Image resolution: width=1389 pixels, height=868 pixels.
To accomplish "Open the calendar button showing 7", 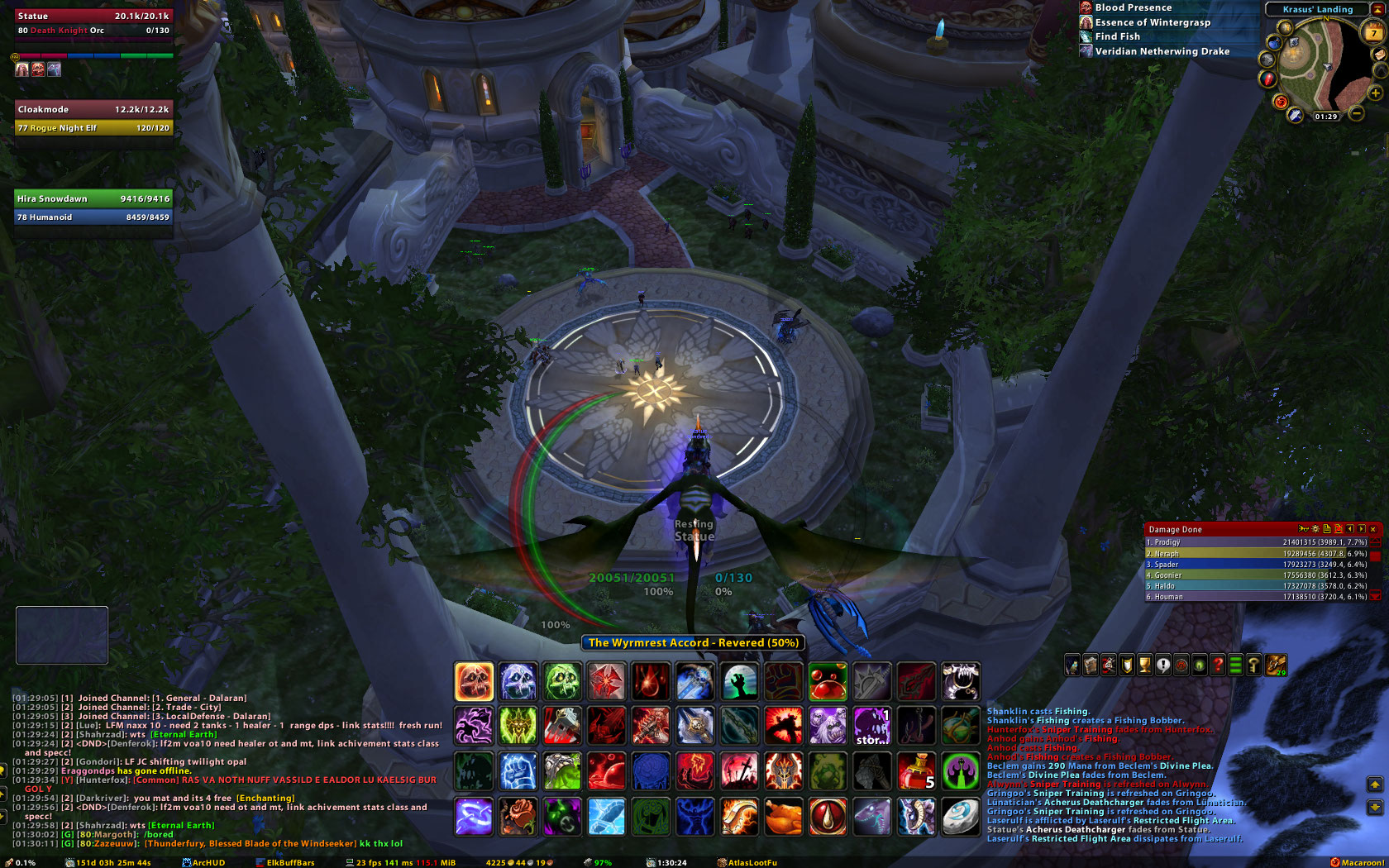I will tap(1373, 32).
